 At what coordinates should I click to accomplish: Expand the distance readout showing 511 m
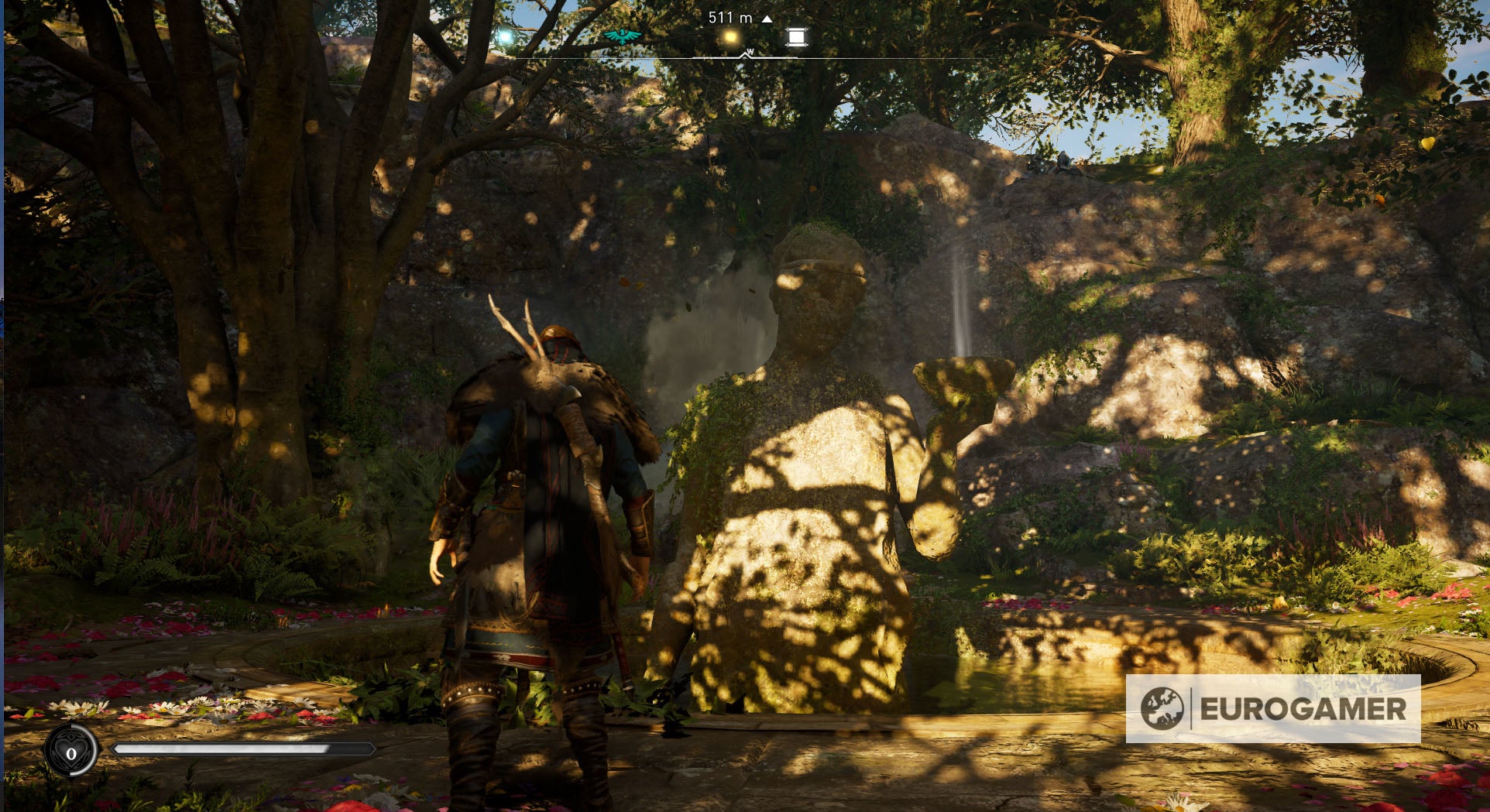[729, 16]
